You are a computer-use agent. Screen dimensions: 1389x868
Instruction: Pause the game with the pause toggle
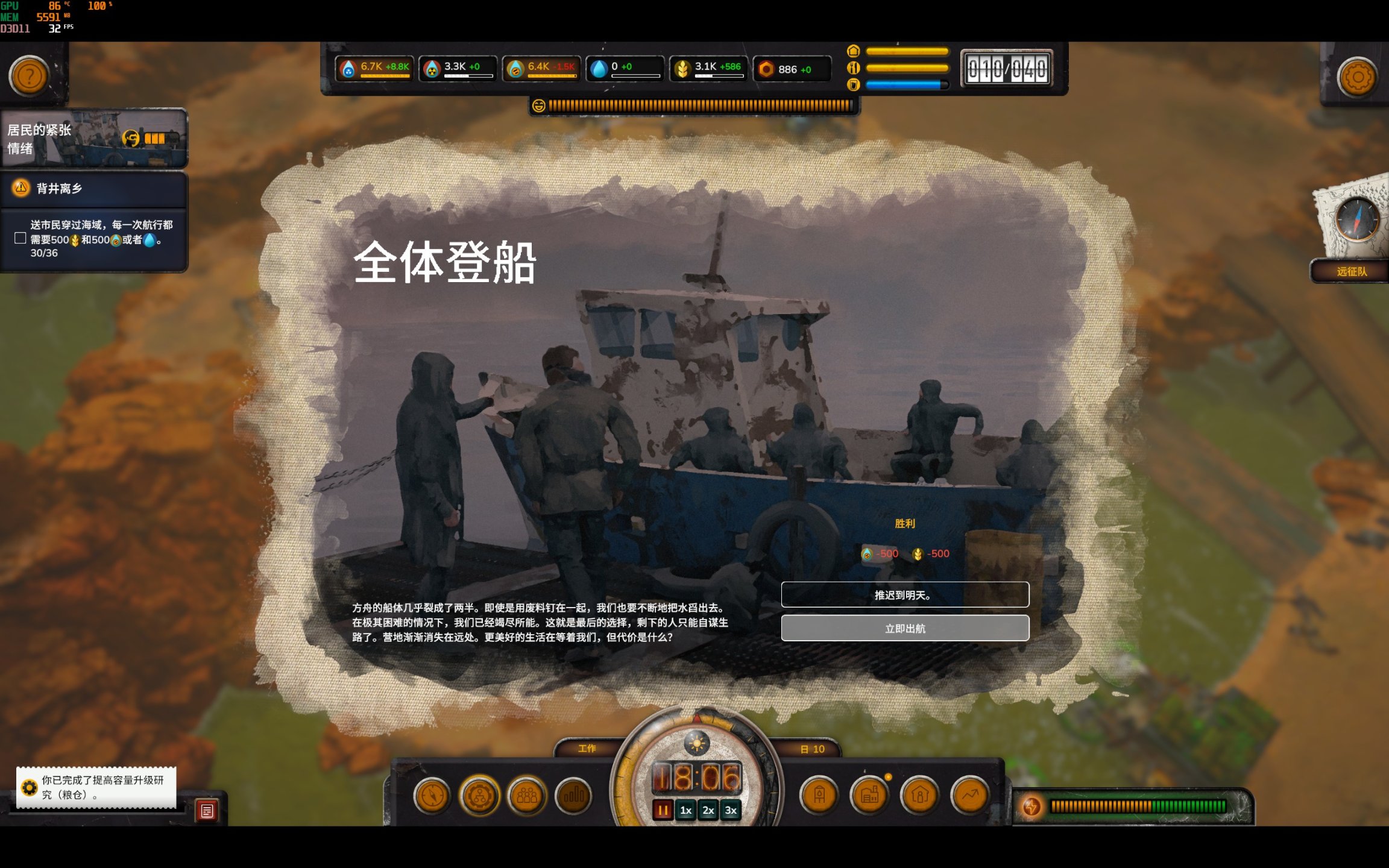663,810
